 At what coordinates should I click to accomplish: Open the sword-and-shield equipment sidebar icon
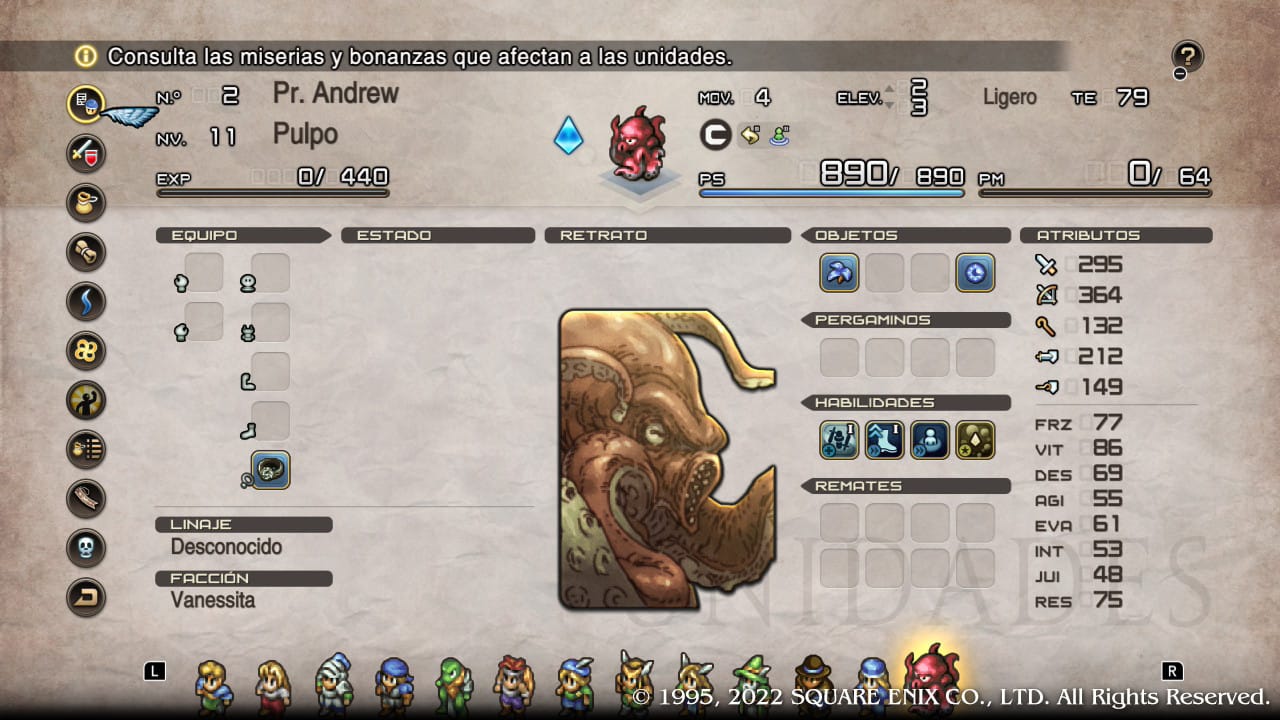pyautogui.click(x=85, y=153)
